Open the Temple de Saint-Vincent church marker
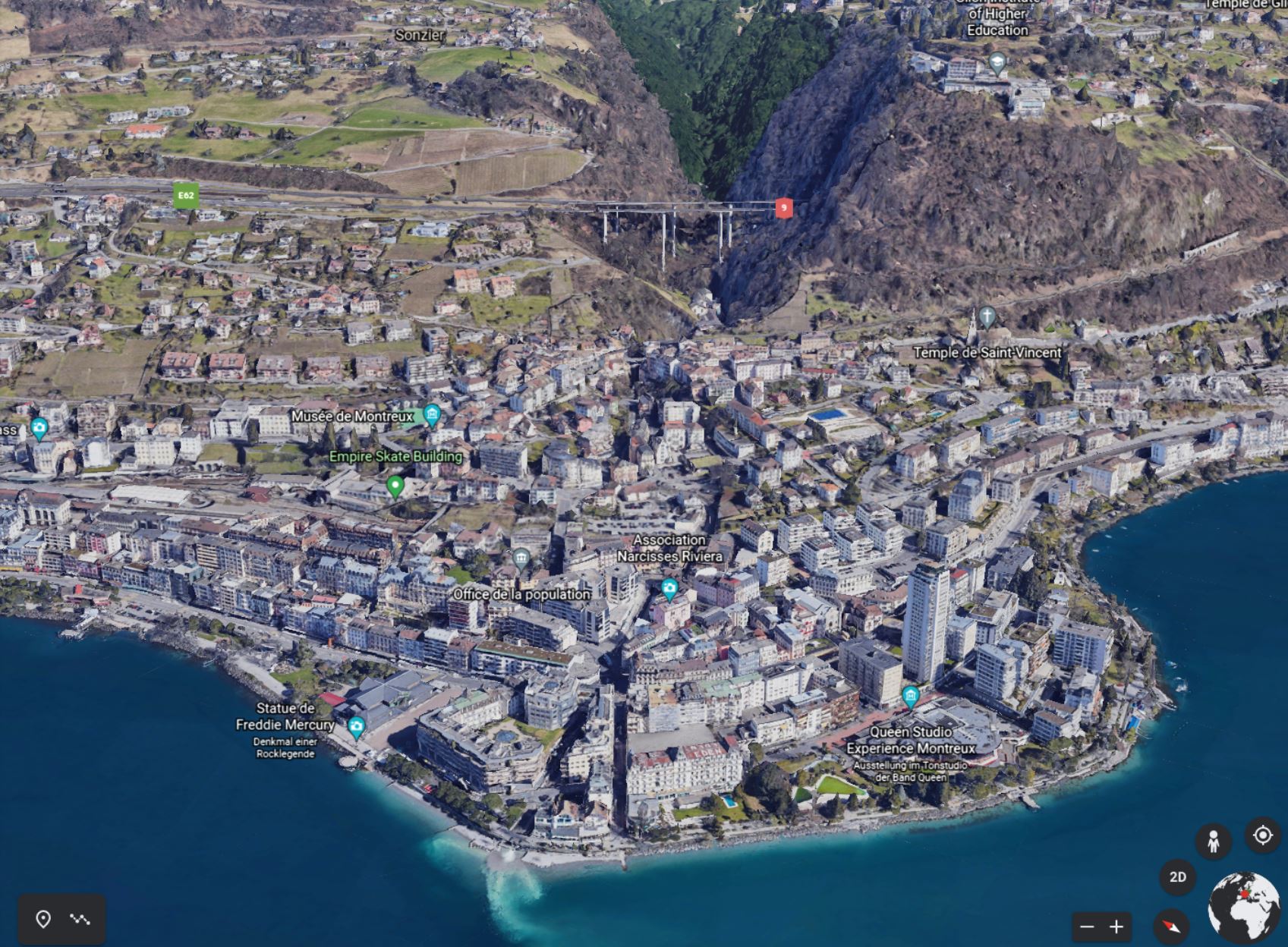 [986, 317]
